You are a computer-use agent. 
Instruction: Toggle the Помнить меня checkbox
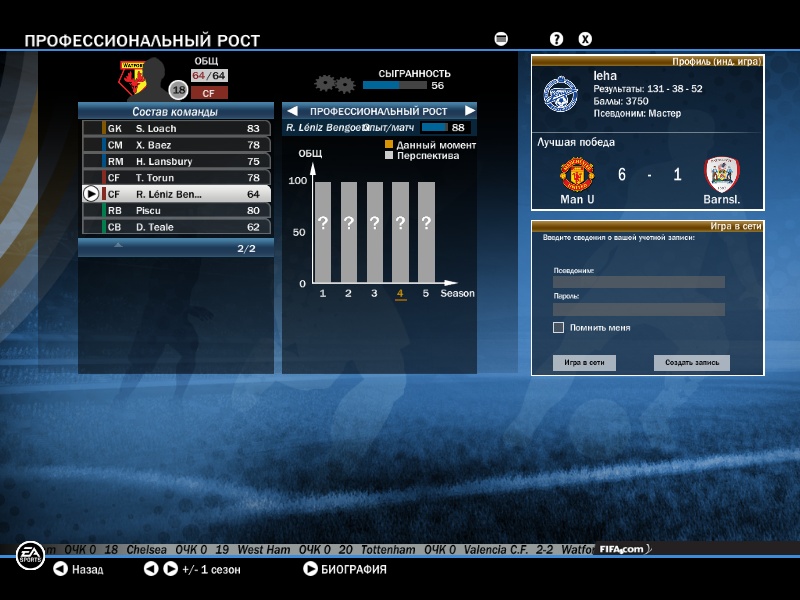(x=558, y=327)
